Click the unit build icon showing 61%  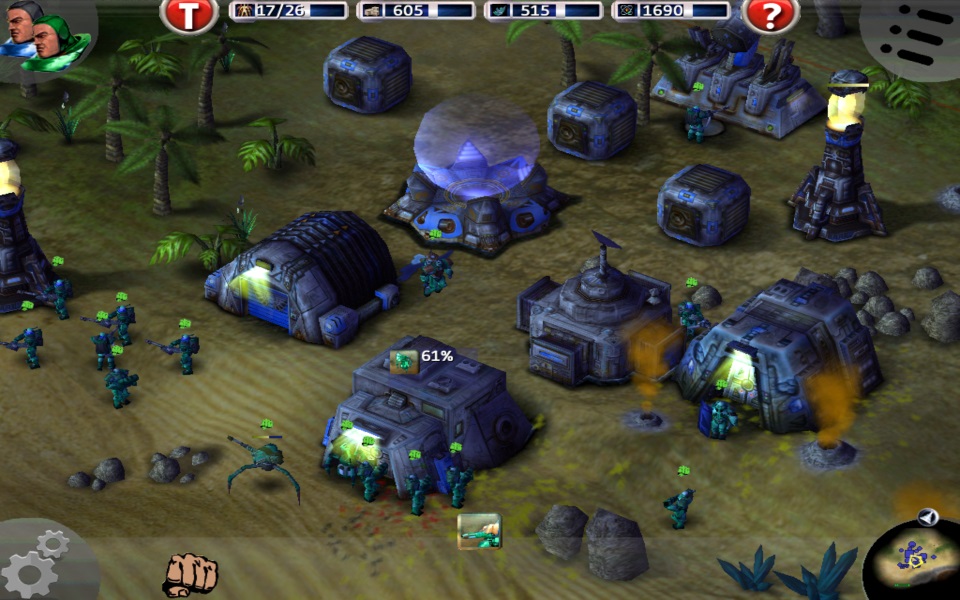point(404,360)
